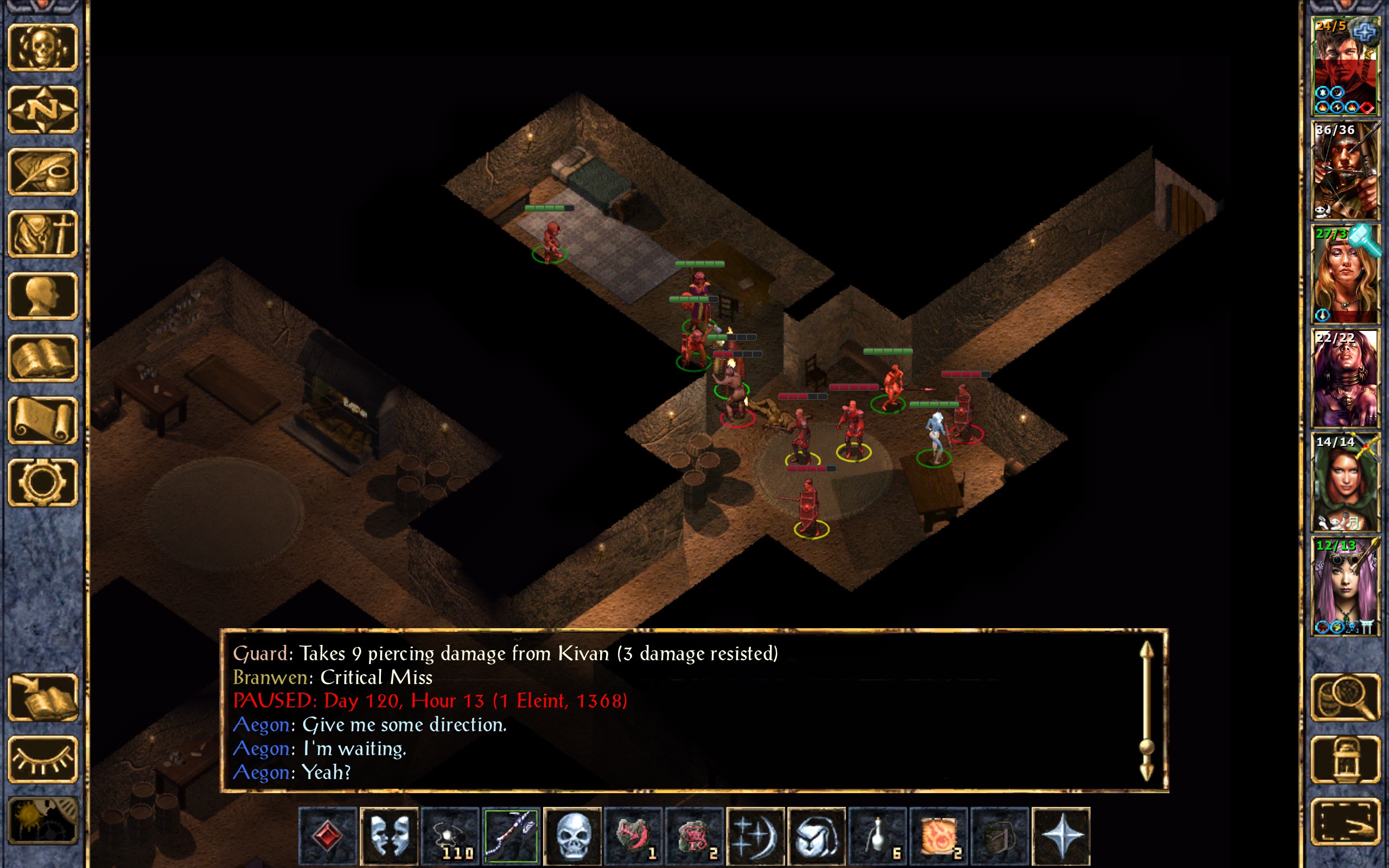Open the inventory screen (bag and sword icon)

(43, 234)
